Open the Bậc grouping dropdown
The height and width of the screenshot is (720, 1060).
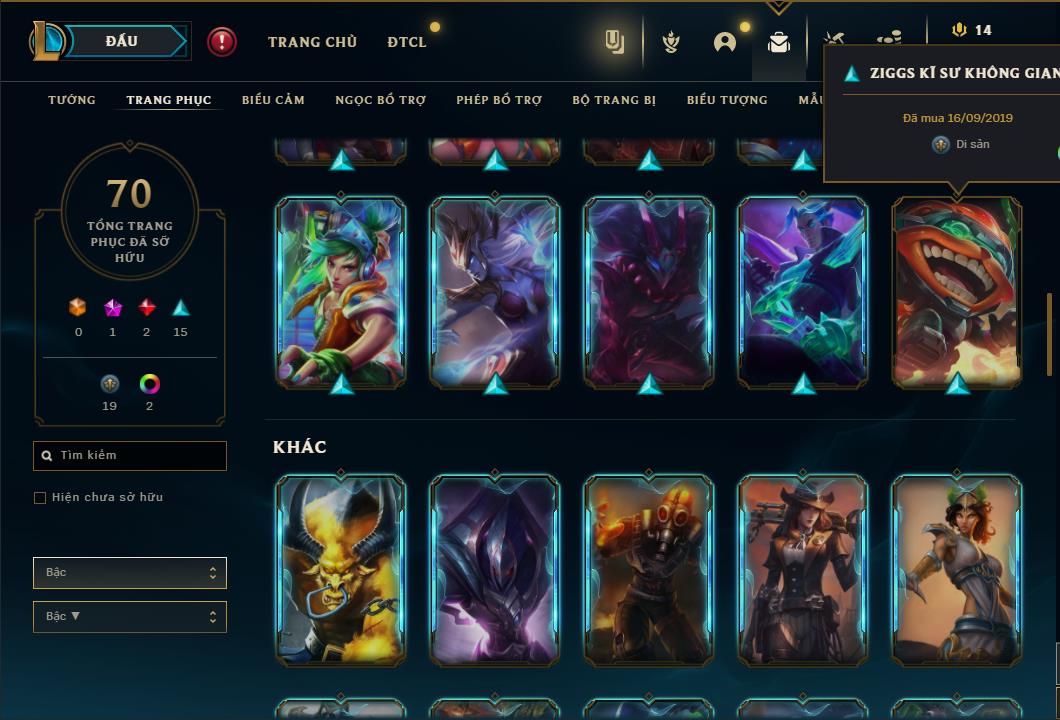[130, 573]
